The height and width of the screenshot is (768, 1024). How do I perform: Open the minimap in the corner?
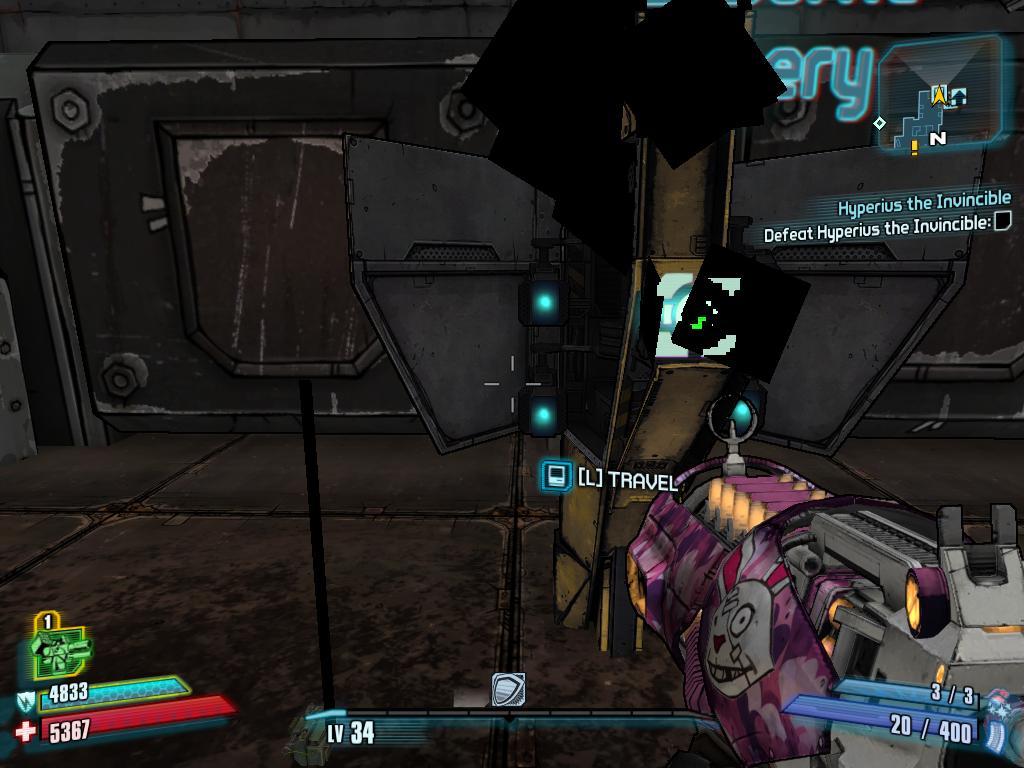pos(938,95)
